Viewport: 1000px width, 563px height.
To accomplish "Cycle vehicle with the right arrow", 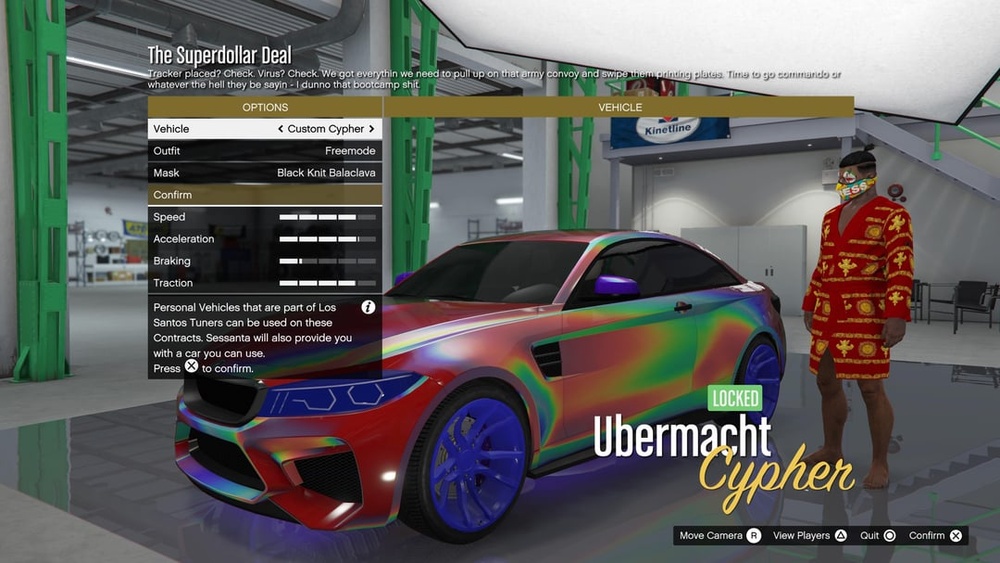I will [372, 129].
